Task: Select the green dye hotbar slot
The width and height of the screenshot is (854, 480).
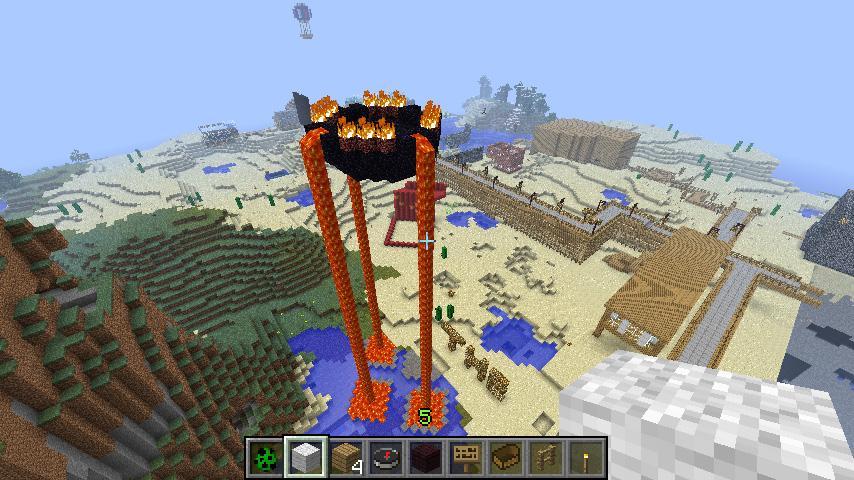Action: [265, 458]
